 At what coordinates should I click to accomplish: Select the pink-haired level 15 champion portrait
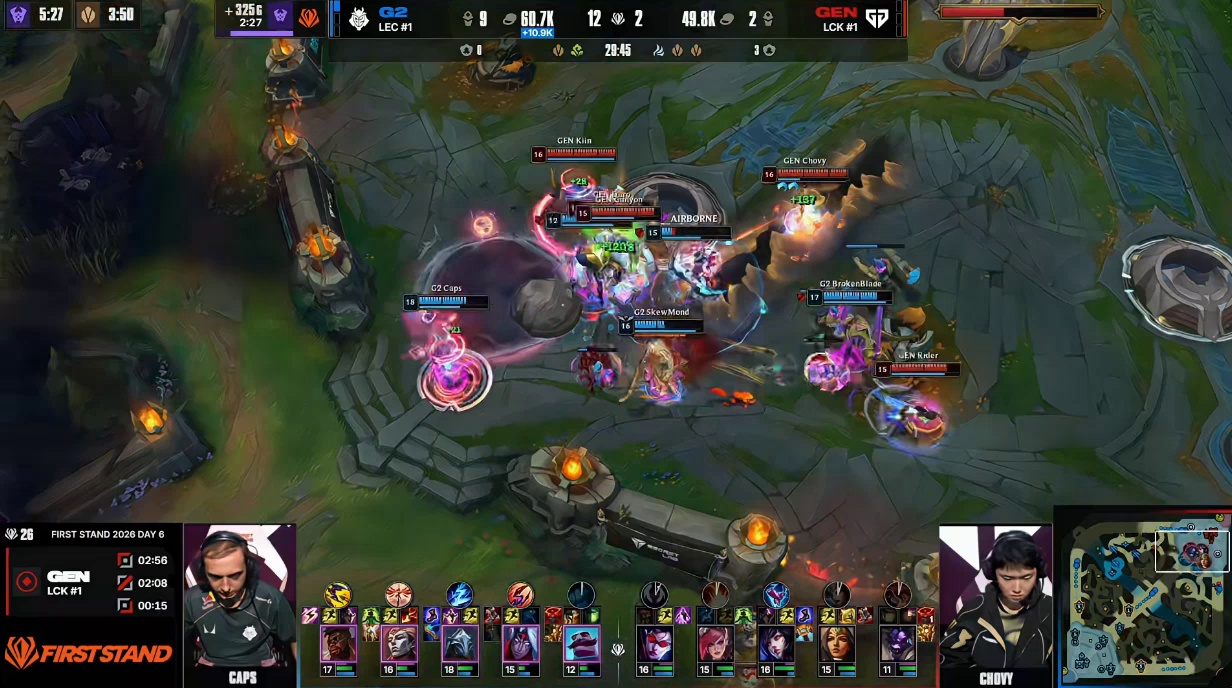click(x=716, y=644)
